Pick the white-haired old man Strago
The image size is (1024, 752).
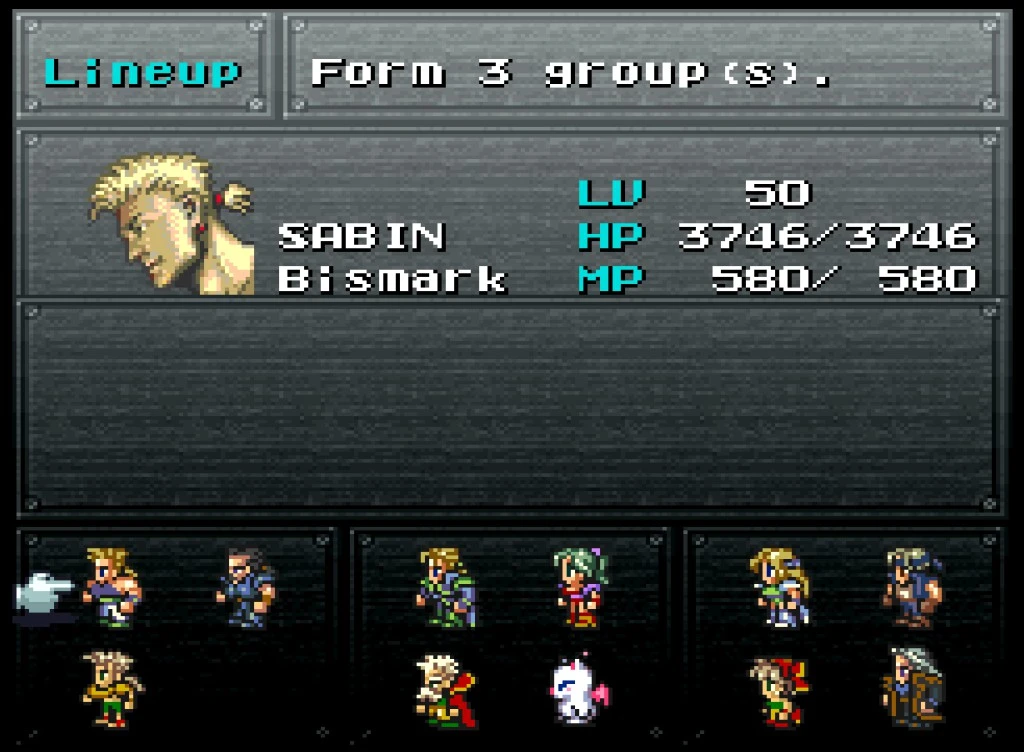(446, 689)
